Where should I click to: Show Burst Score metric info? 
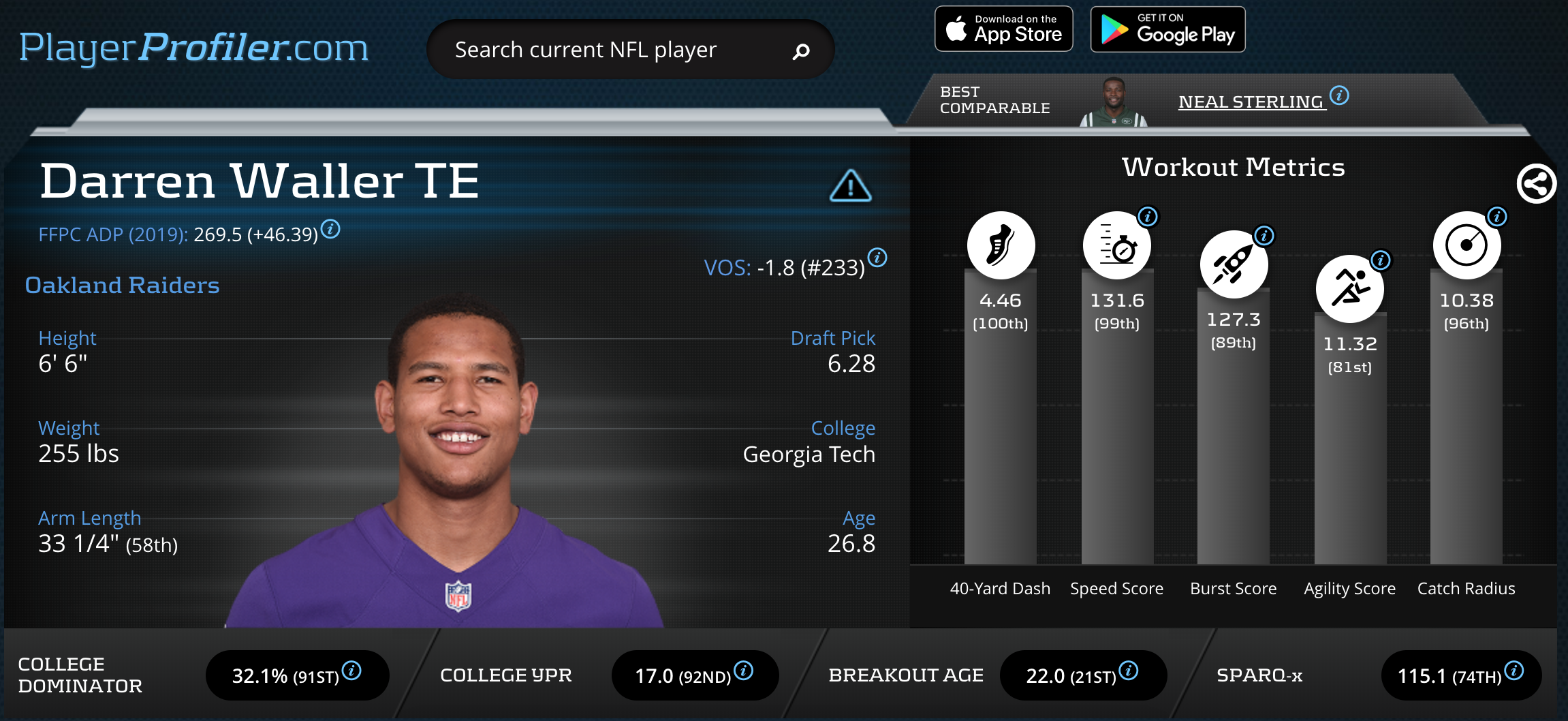tap(1264, 236)
